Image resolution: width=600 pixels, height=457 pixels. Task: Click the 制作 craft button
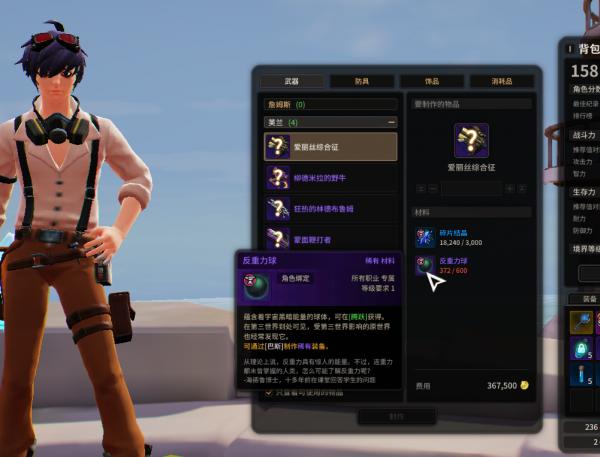396,416
